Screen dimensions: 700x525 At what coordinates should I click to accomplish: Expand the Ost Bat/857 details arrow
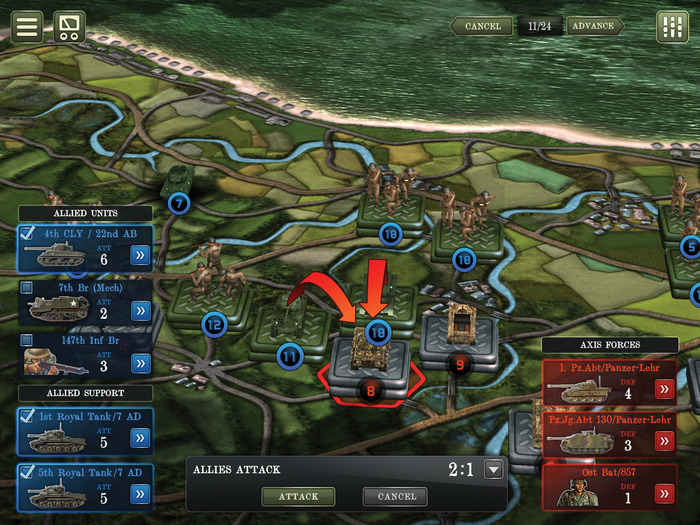coord(664,492)
